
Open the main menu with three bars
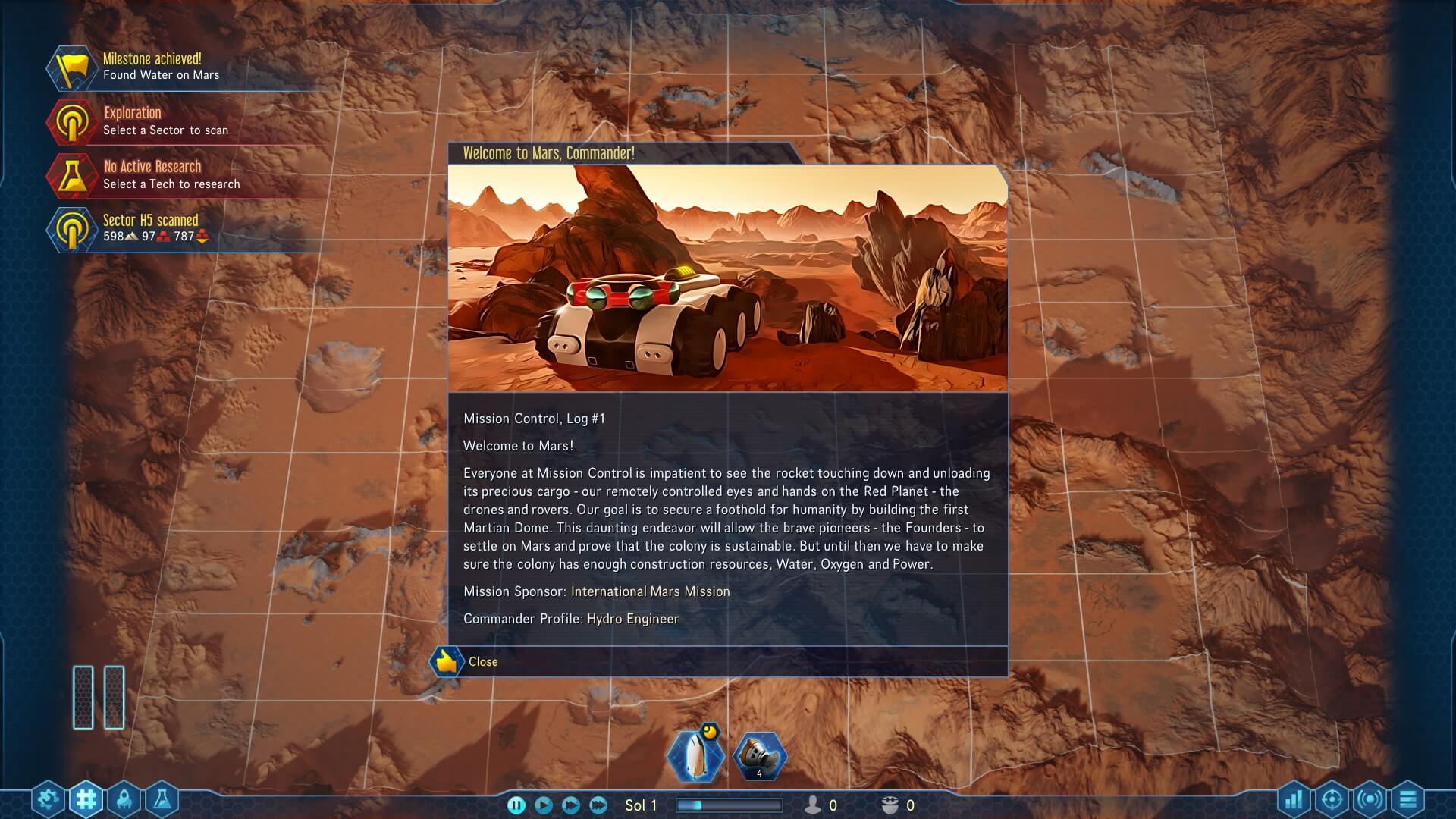point(1407,799)
